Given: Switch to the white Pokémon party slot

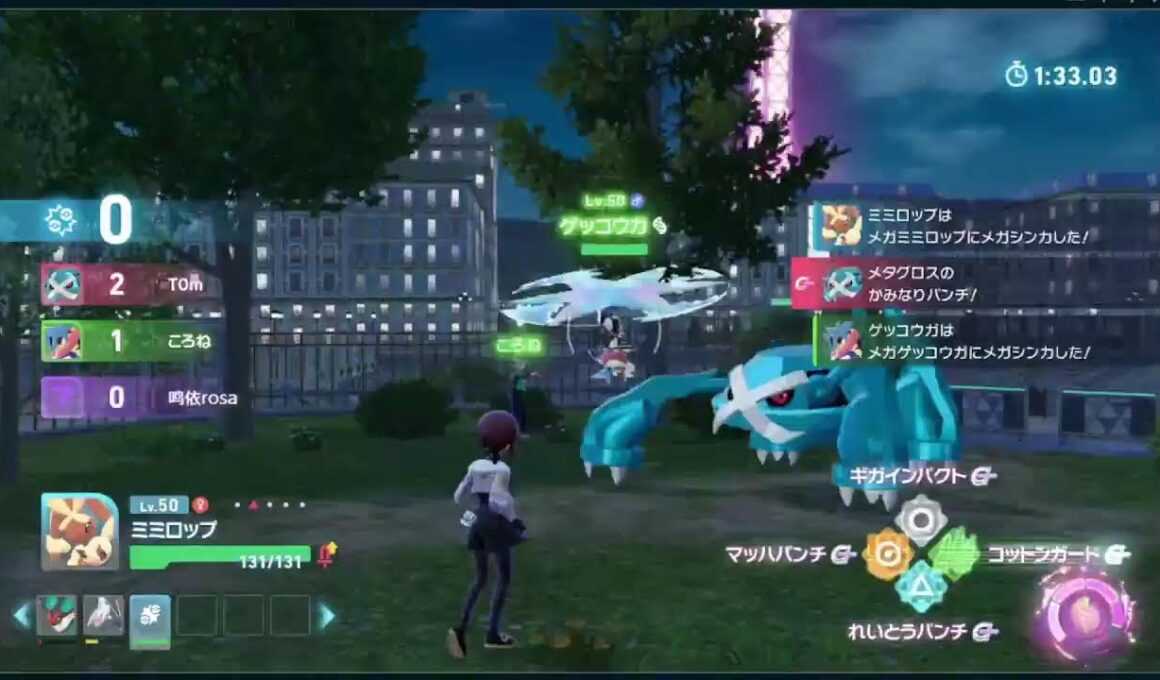Looking at the screenshot, I should (103, 615).
